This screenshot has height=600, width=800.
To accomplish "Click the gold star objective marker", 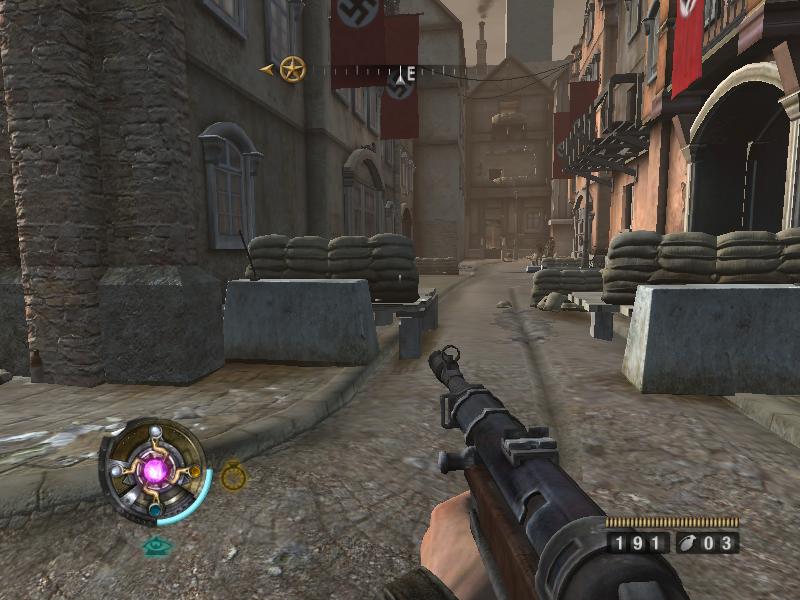I will [x=292, y=69].
